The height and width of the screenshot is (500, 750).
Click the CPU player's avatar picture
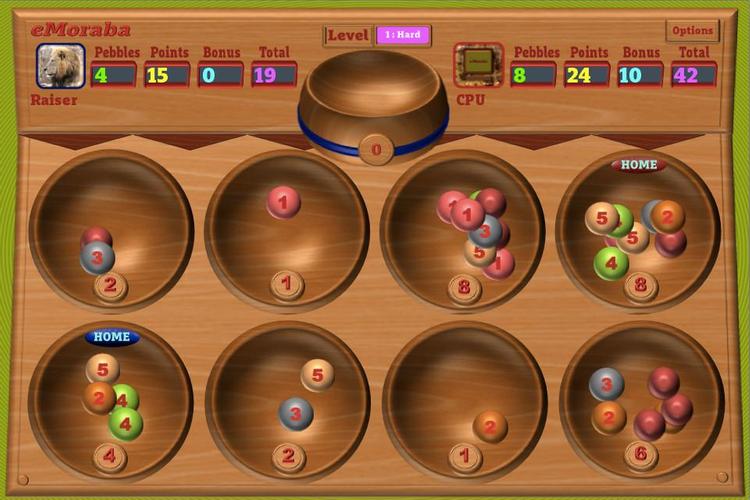pyautogui.click(x=478, y=66)
